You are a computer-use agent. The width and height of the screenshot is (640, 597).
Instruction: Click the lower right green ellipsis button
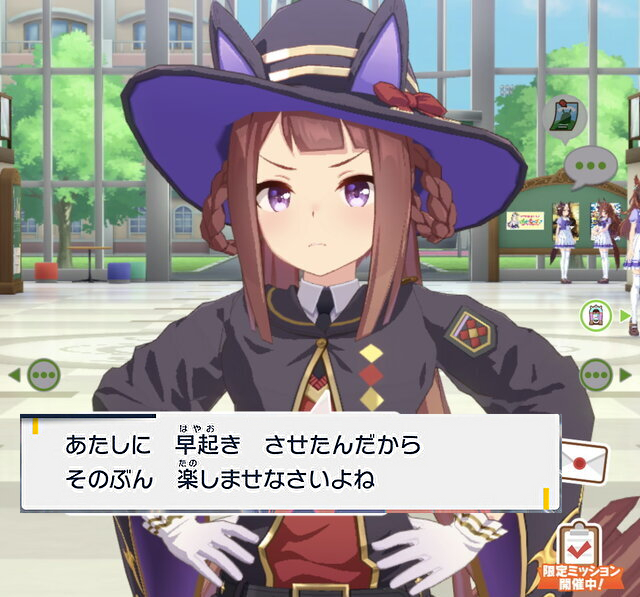[598, 376]
